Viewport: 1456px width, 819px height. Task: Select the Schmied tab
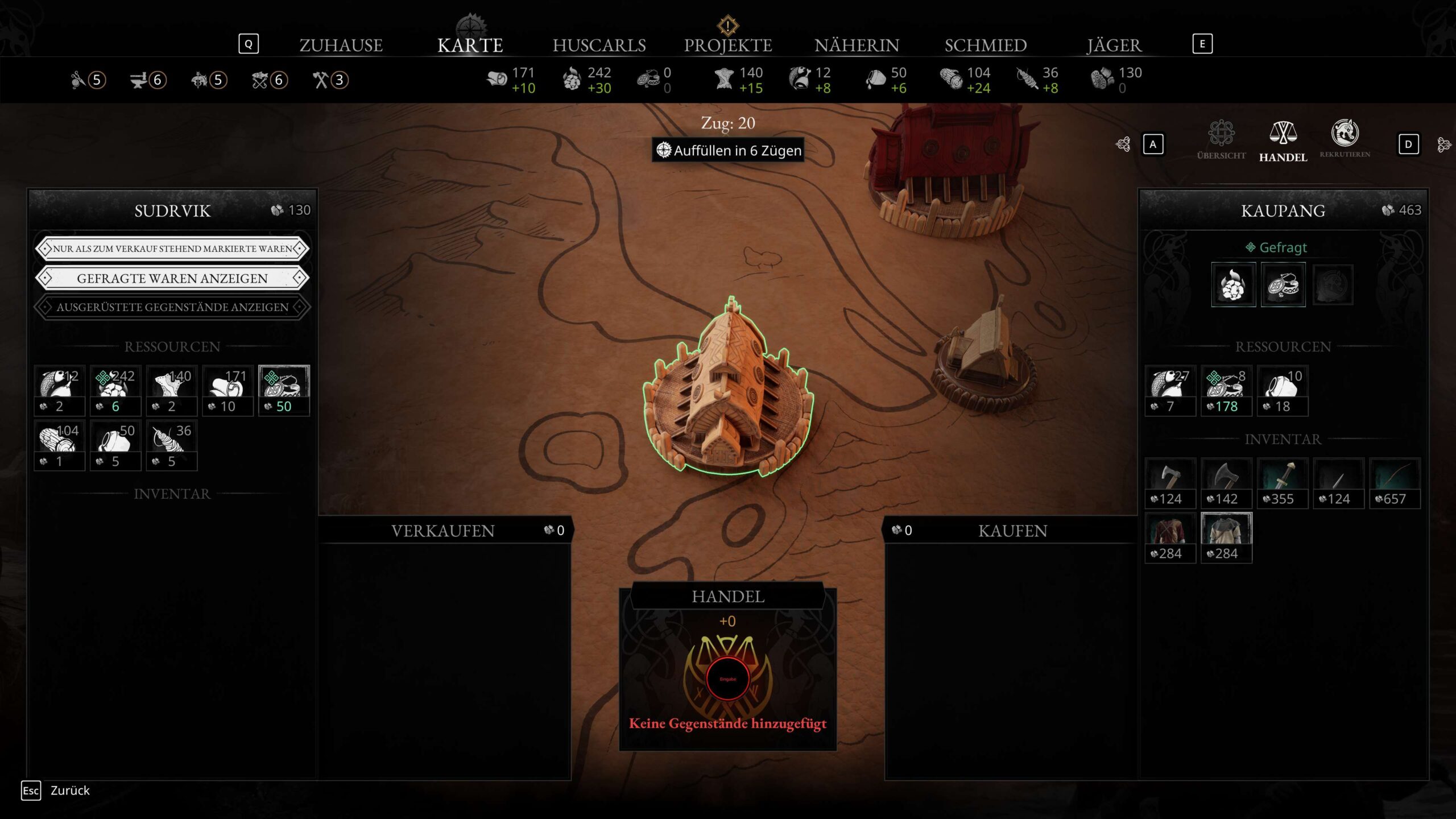[986, 45]
